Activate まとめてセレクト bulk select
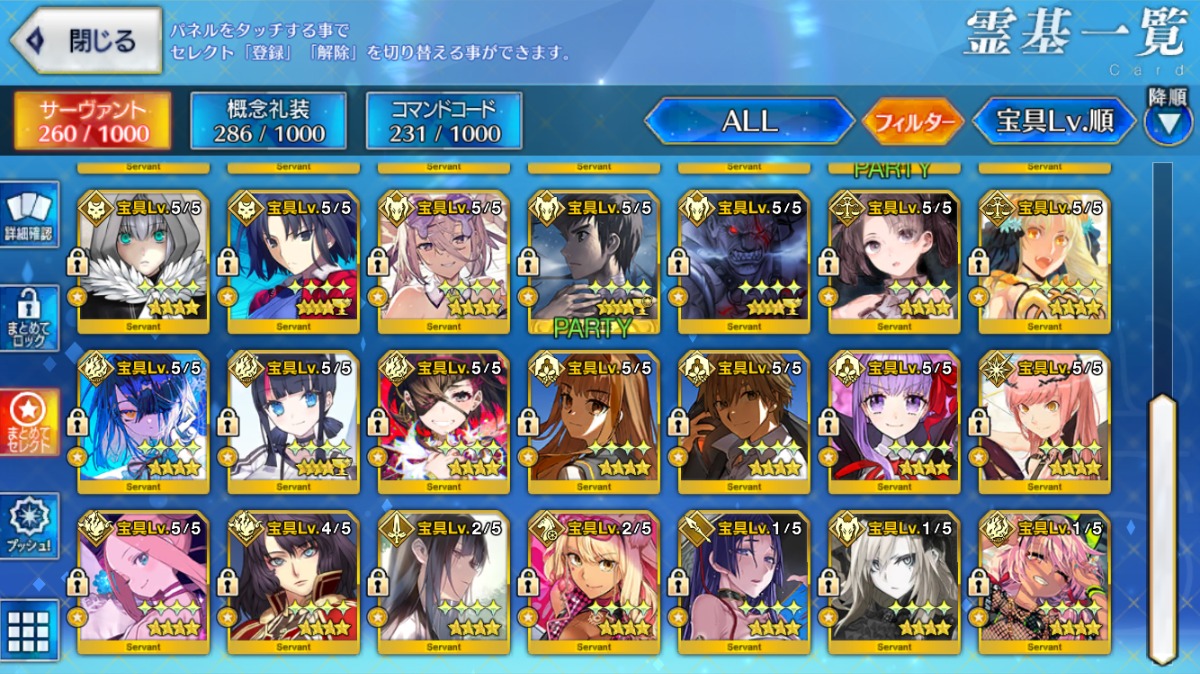Viewport: 1200px width, 674px height. [x=30, y=422]
